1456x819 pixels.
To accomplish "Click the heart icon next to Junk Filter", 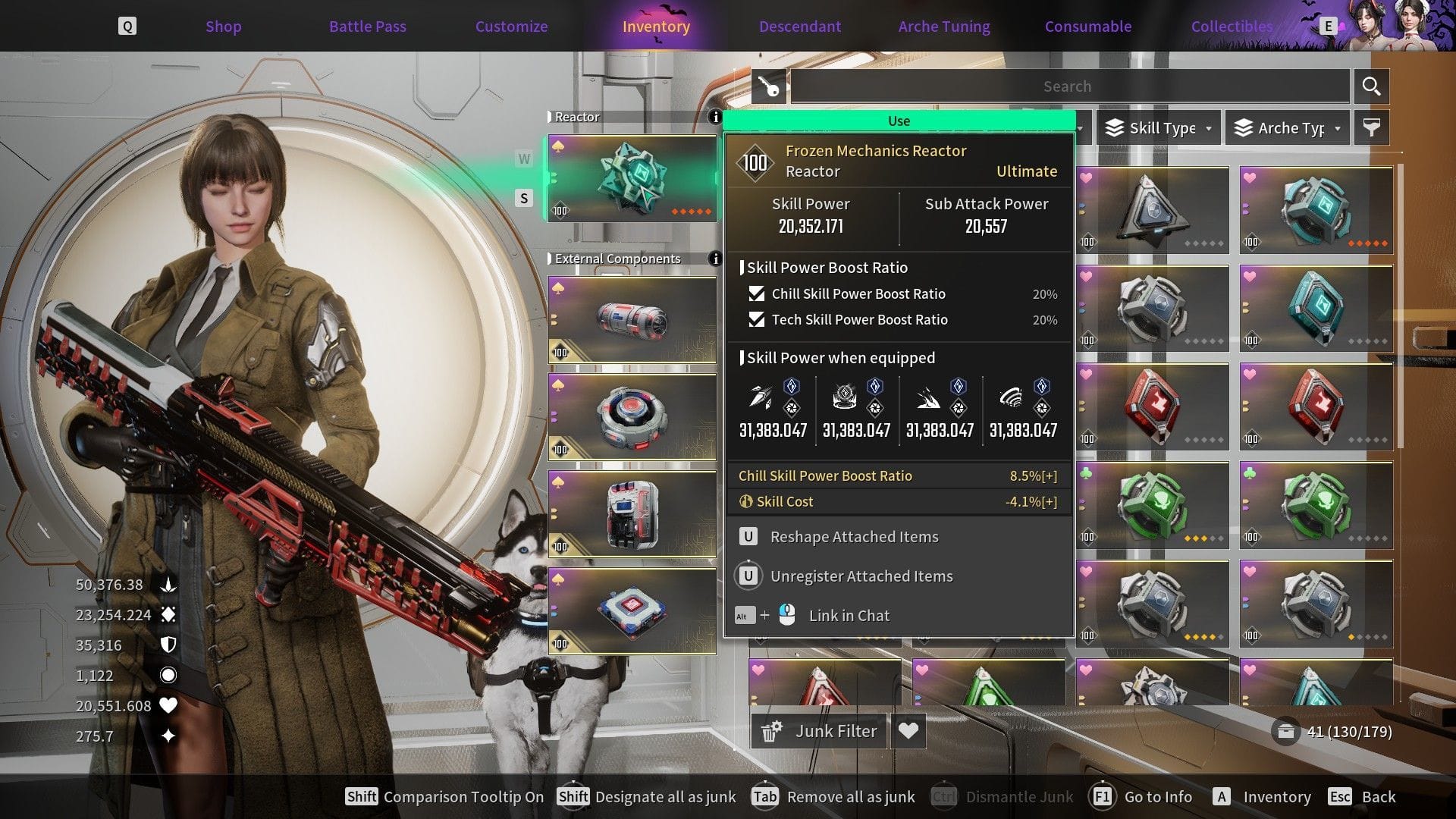I will [x=908, y=730].
